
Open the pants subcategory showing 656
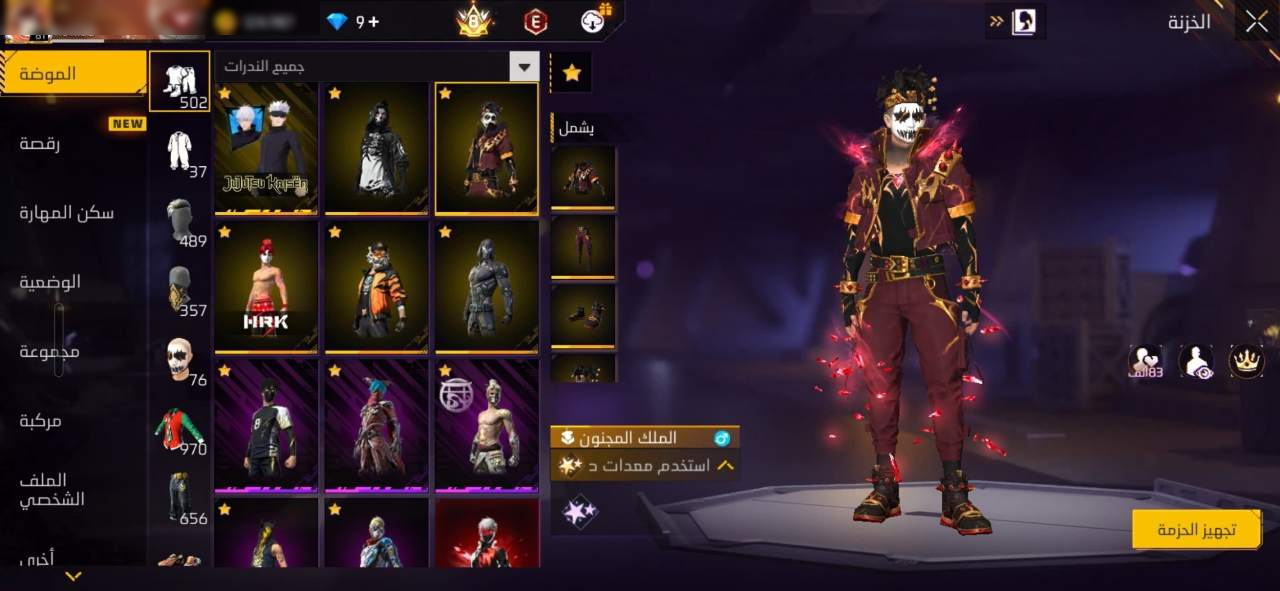pyautogui.click(x=179, y=497)
